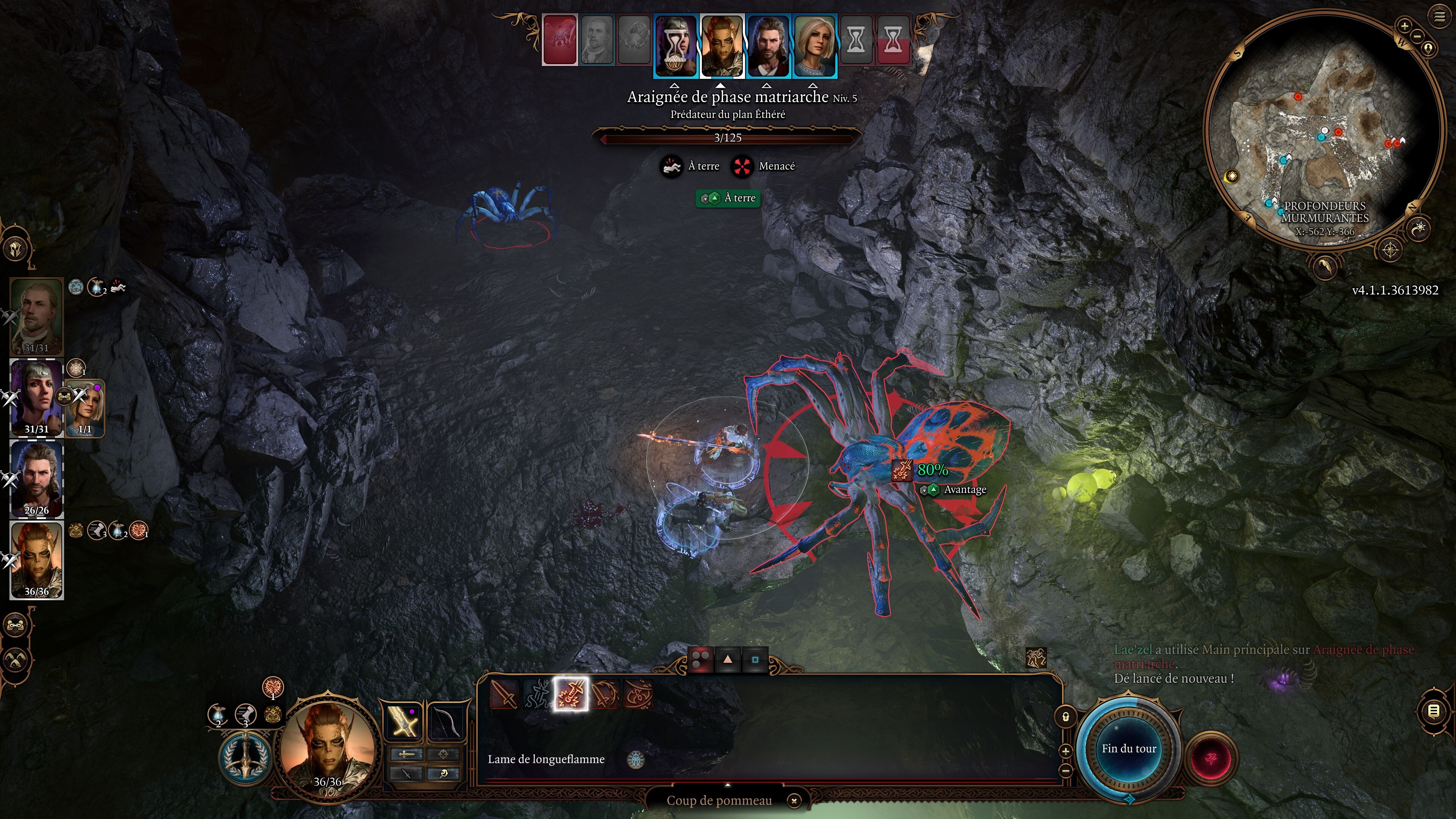Zoom in the minimap with plus button
This screenshot has height=819, width=1456.
1404,25
